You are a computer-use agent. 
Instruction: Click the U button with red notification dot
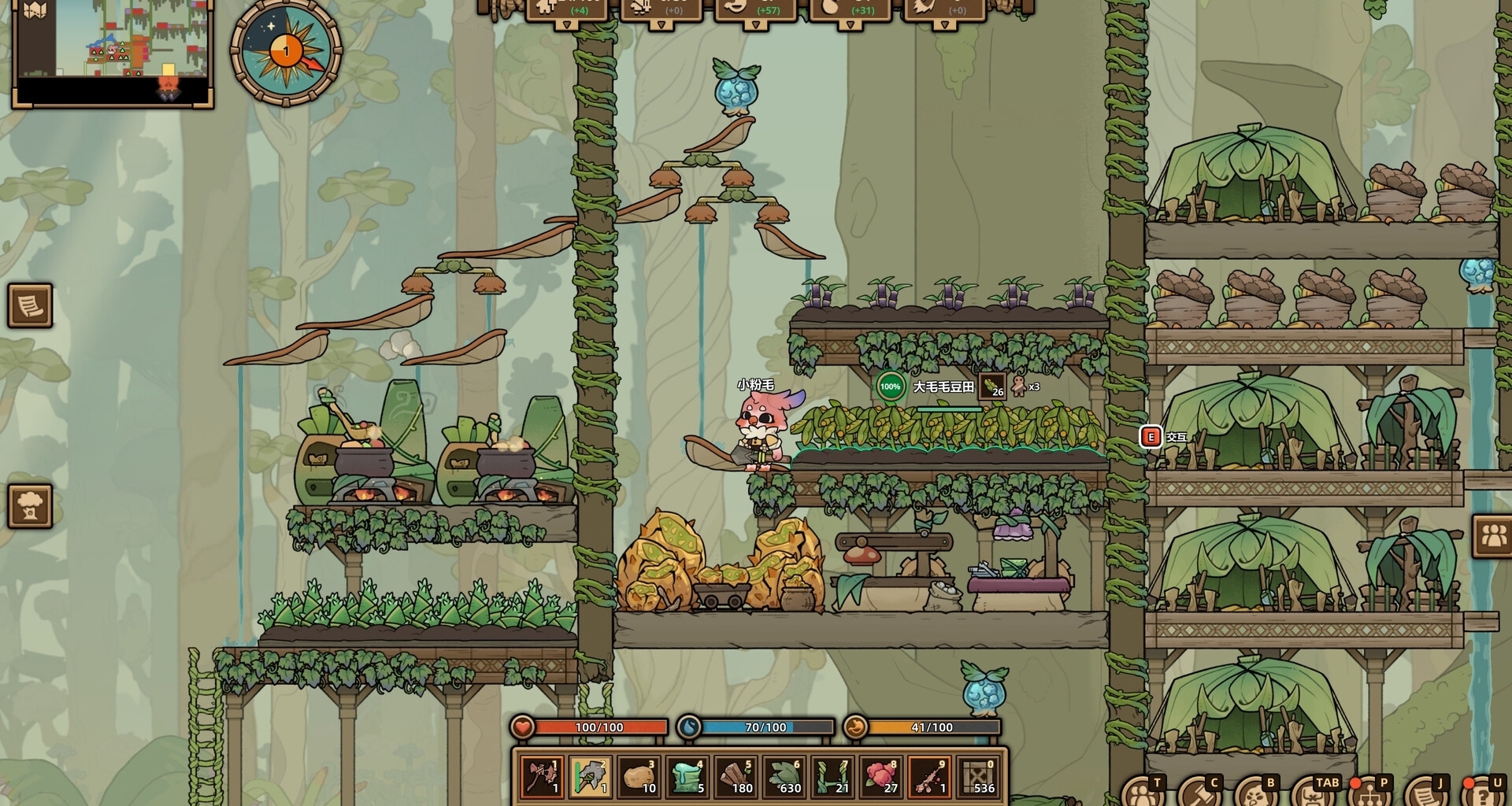1484,795
